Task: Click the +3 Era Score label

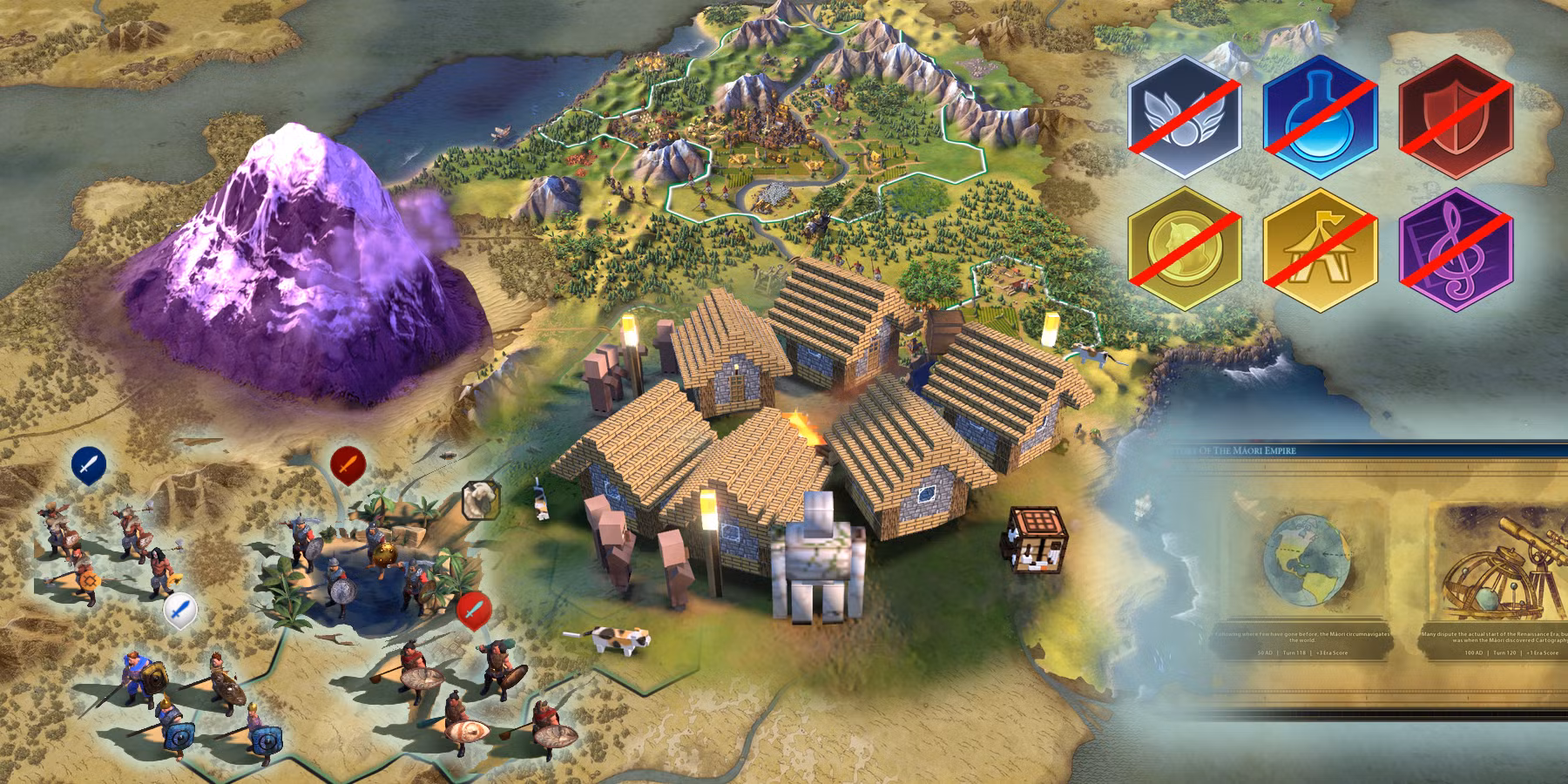Action: coord(1333,653)
